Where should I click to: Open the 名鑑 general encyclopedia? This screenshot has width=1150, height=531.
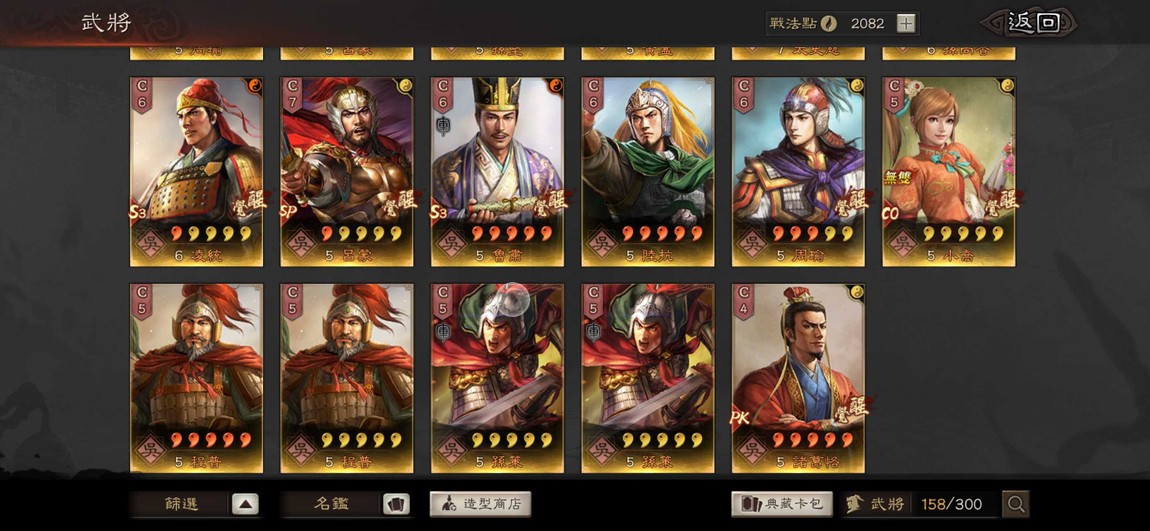[x=347, y=504]
